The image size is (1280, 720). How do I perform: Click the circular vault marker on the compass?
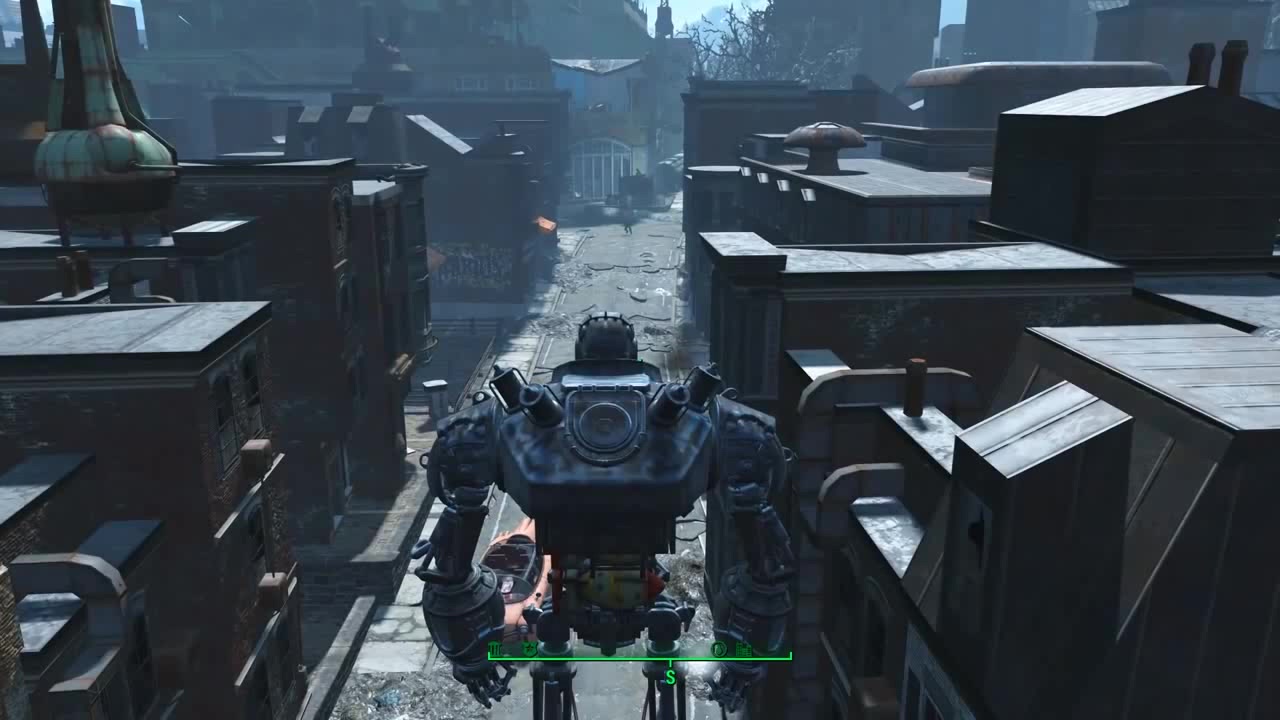coord(718,650)
